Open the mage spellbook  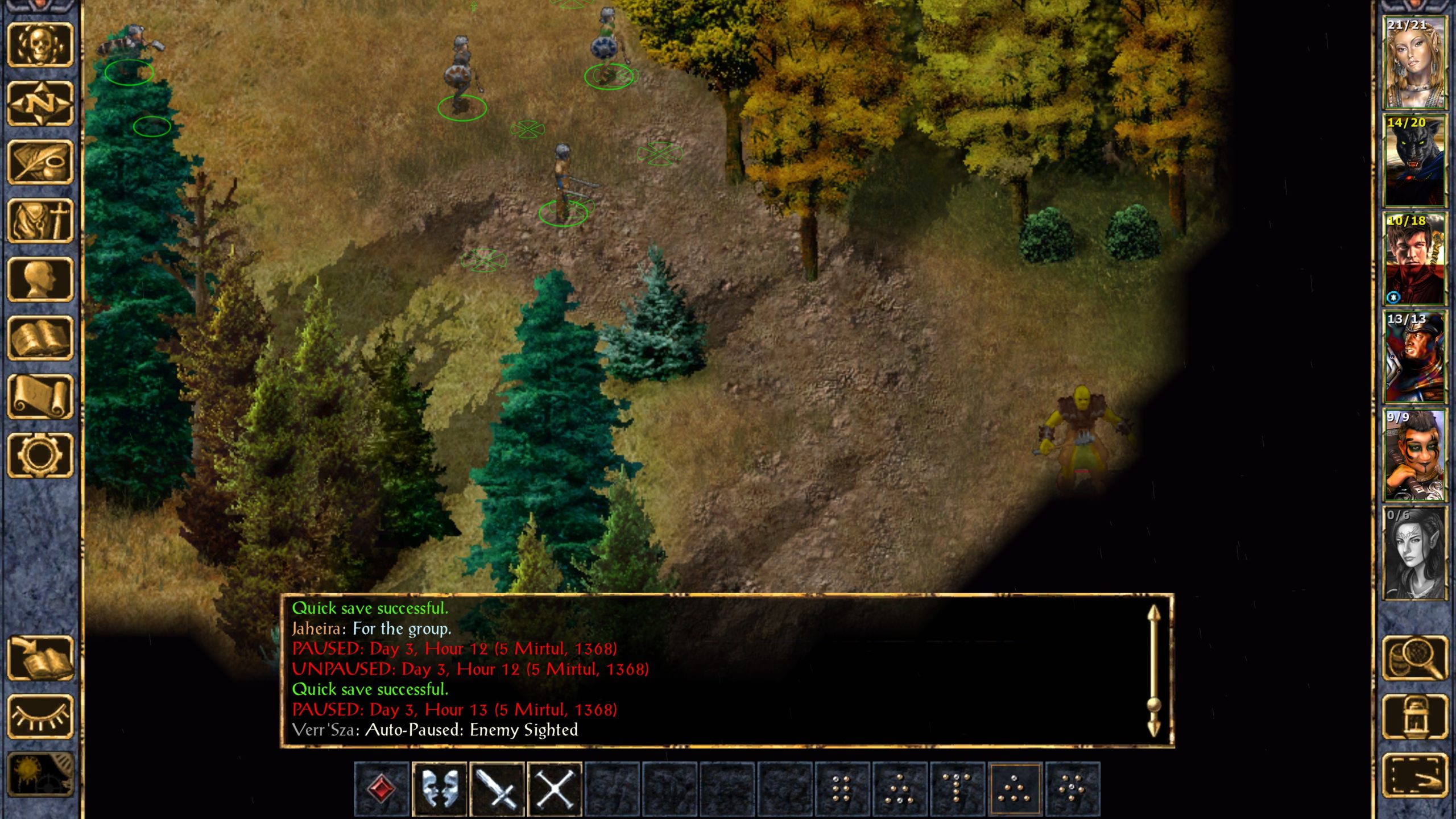(x=40, y=338)
